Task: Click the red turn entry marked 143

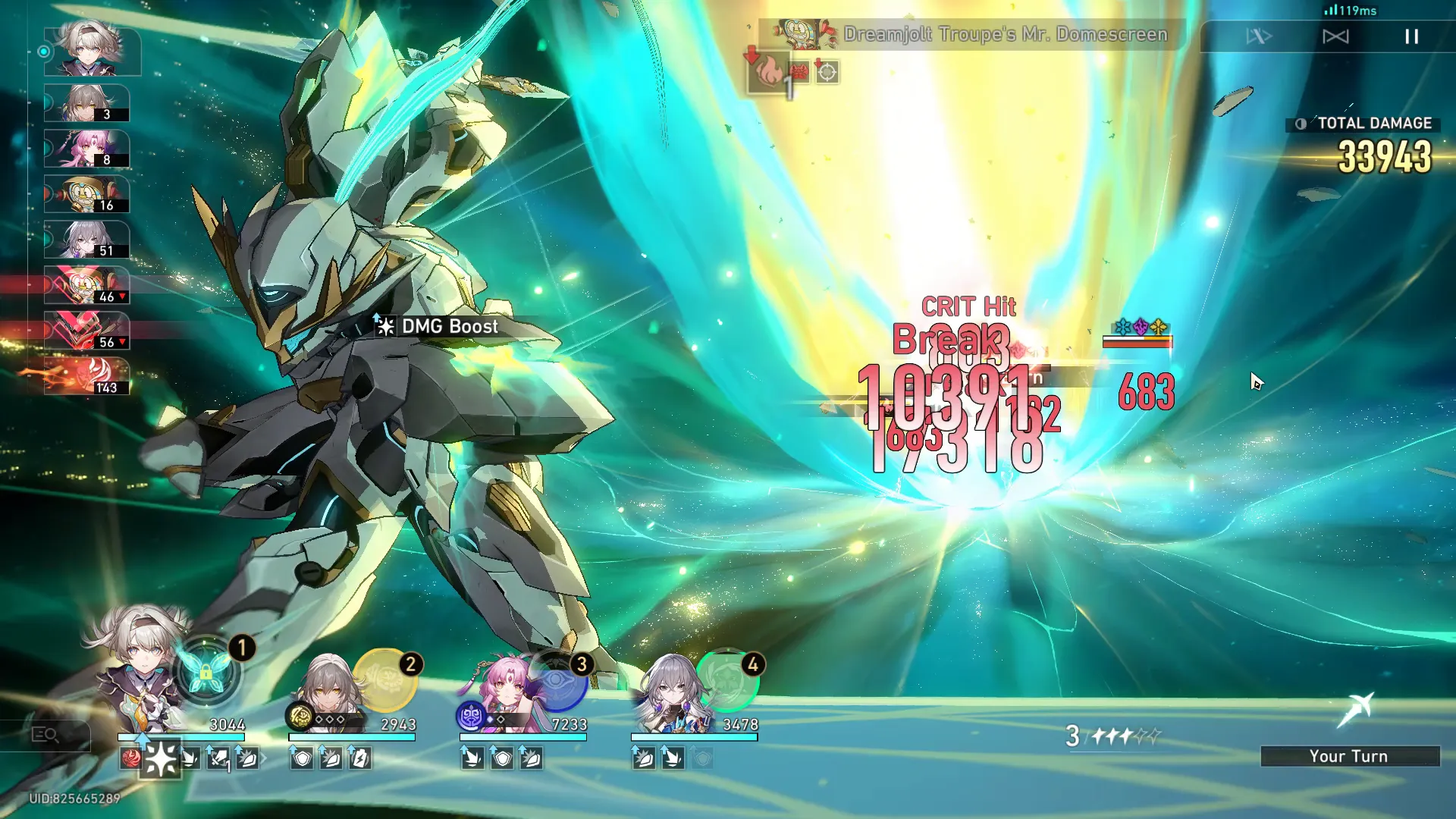Action: (x=86, y=377)
